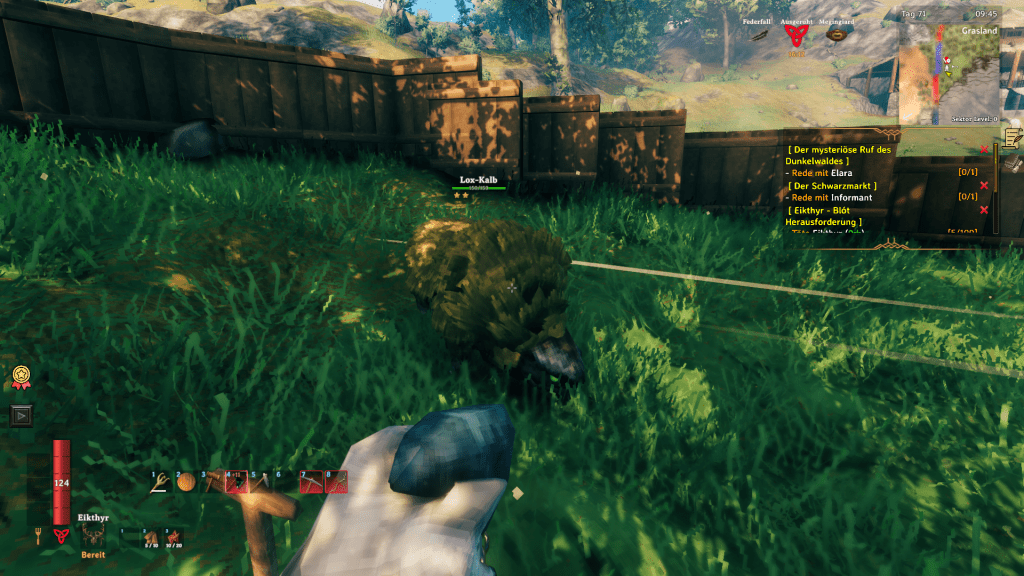Click the play arrow button
1024x576 pixels.
(20, 415)
